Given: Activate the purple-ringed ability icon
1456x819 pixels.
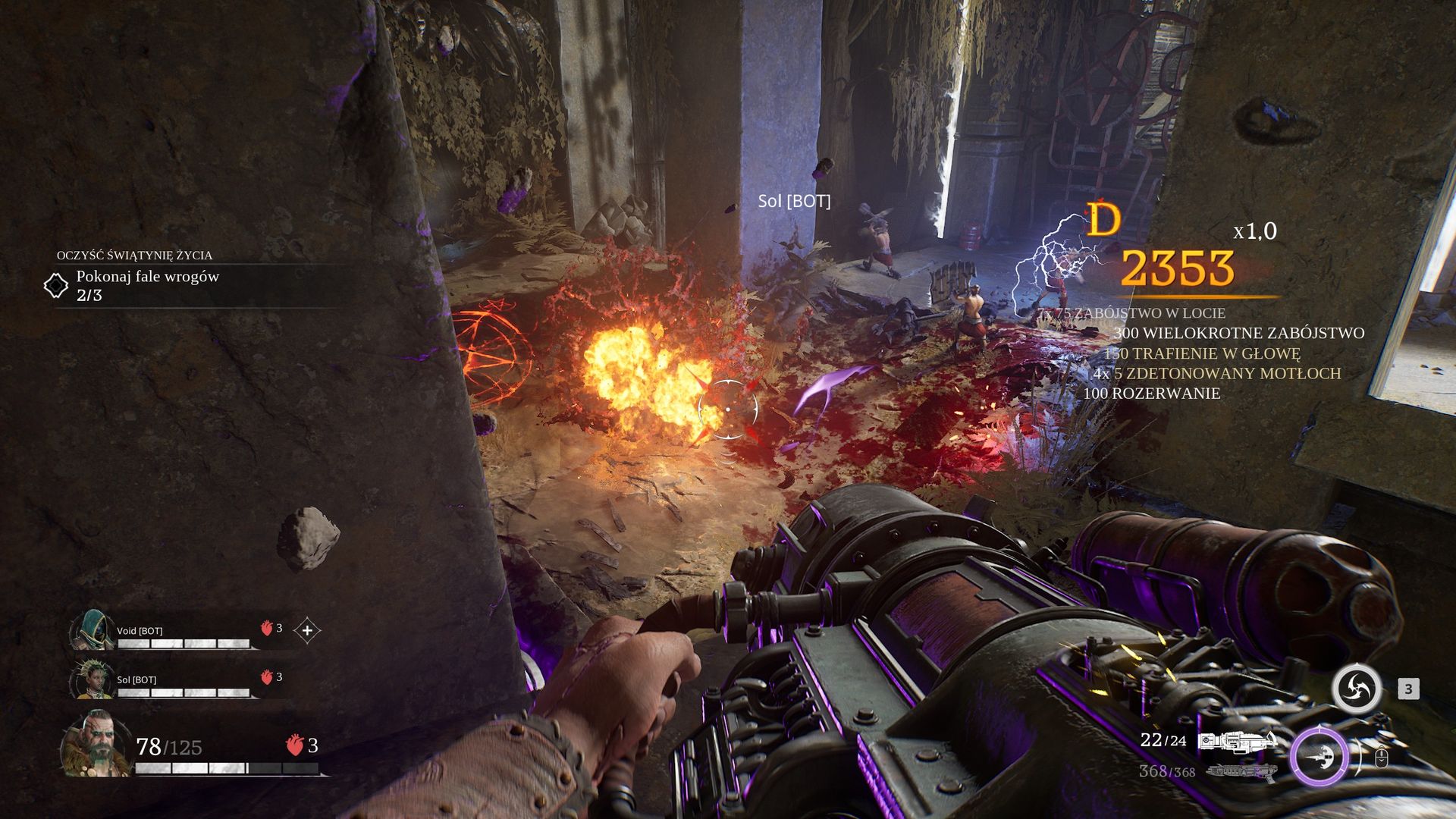Looking at the screenshot, I should click(x=1320, y=756).
